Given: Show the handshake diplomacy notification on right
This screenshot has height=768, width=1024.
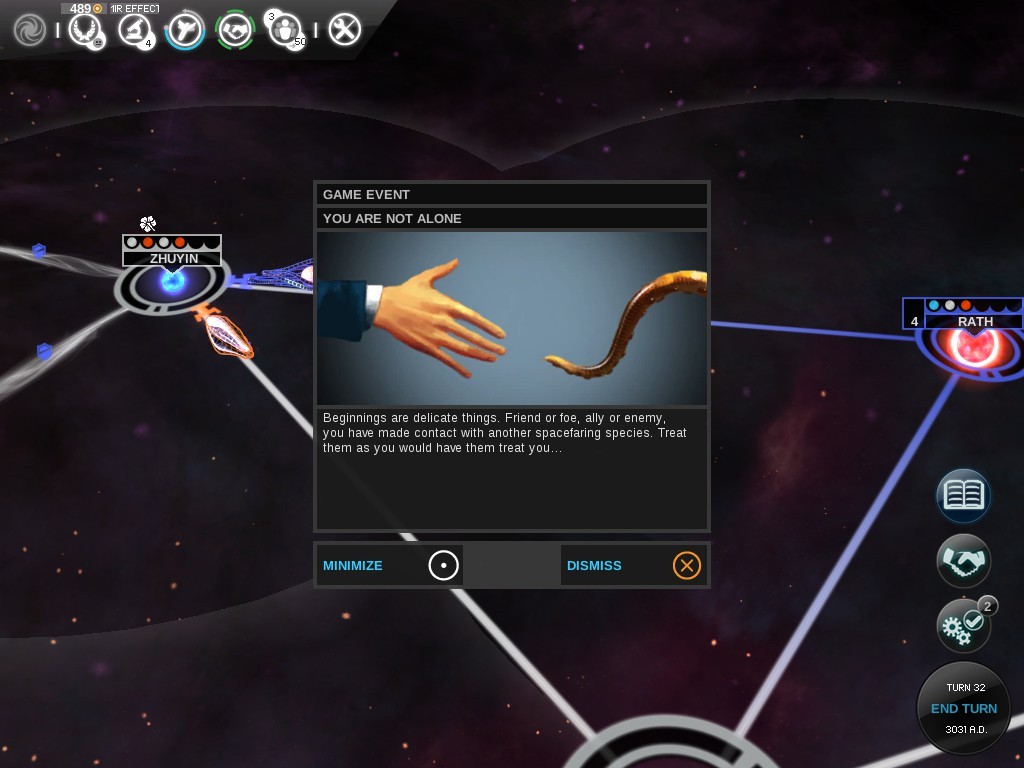Looking at the screenshot, I should (964, 562).
